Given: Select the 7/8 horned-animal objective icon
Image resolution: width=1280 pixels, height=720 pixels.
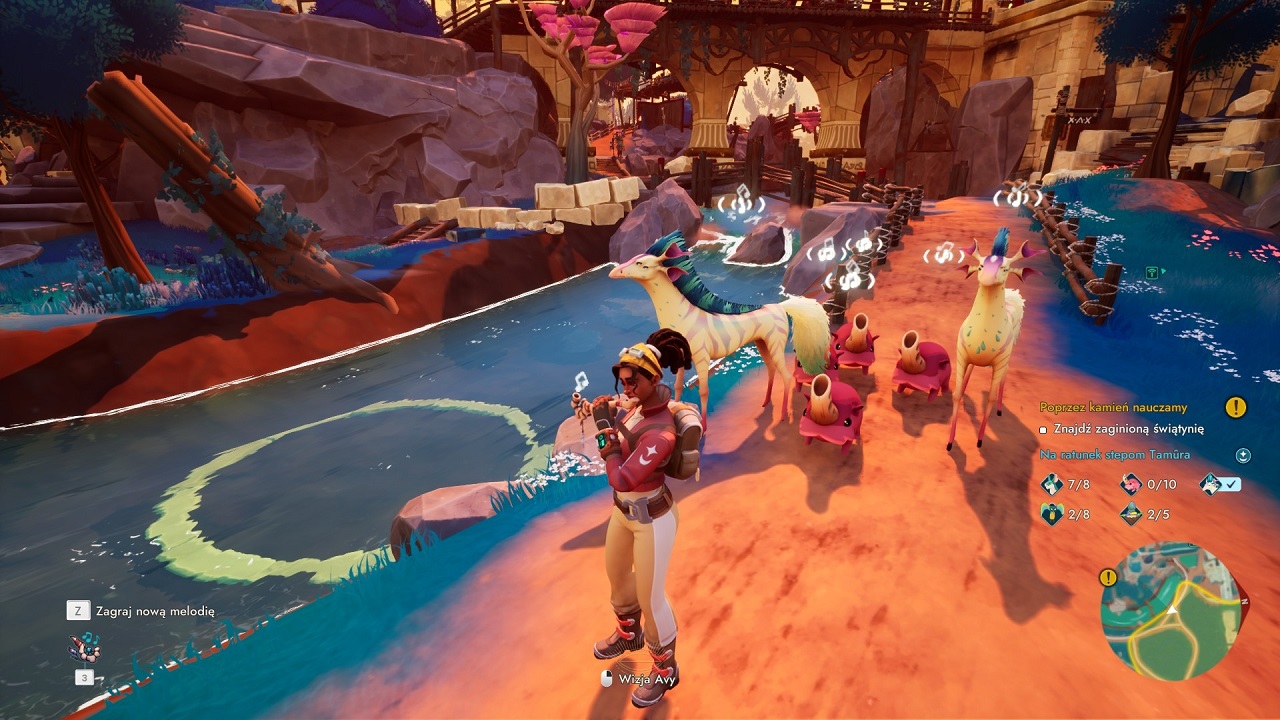Looking at the screenshot, I should coord(1052,484).
